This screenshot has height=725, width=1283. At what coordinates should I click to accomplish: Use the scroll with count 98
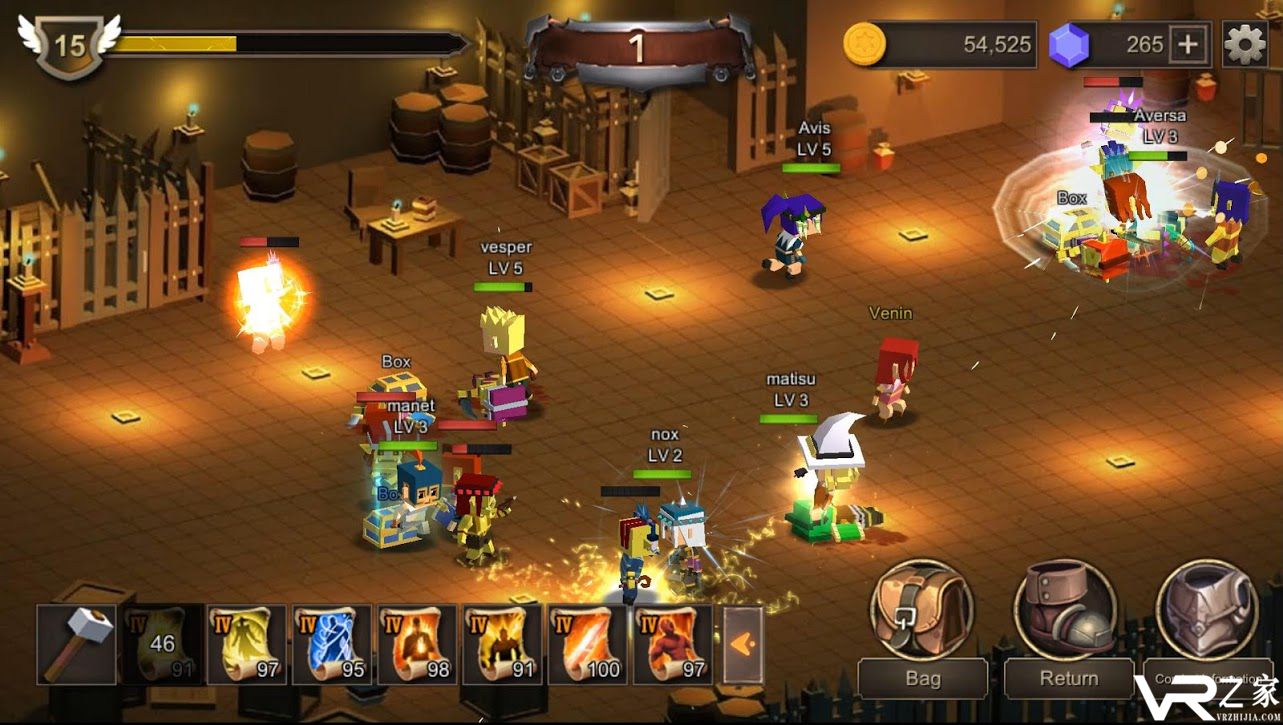point(416,645)
